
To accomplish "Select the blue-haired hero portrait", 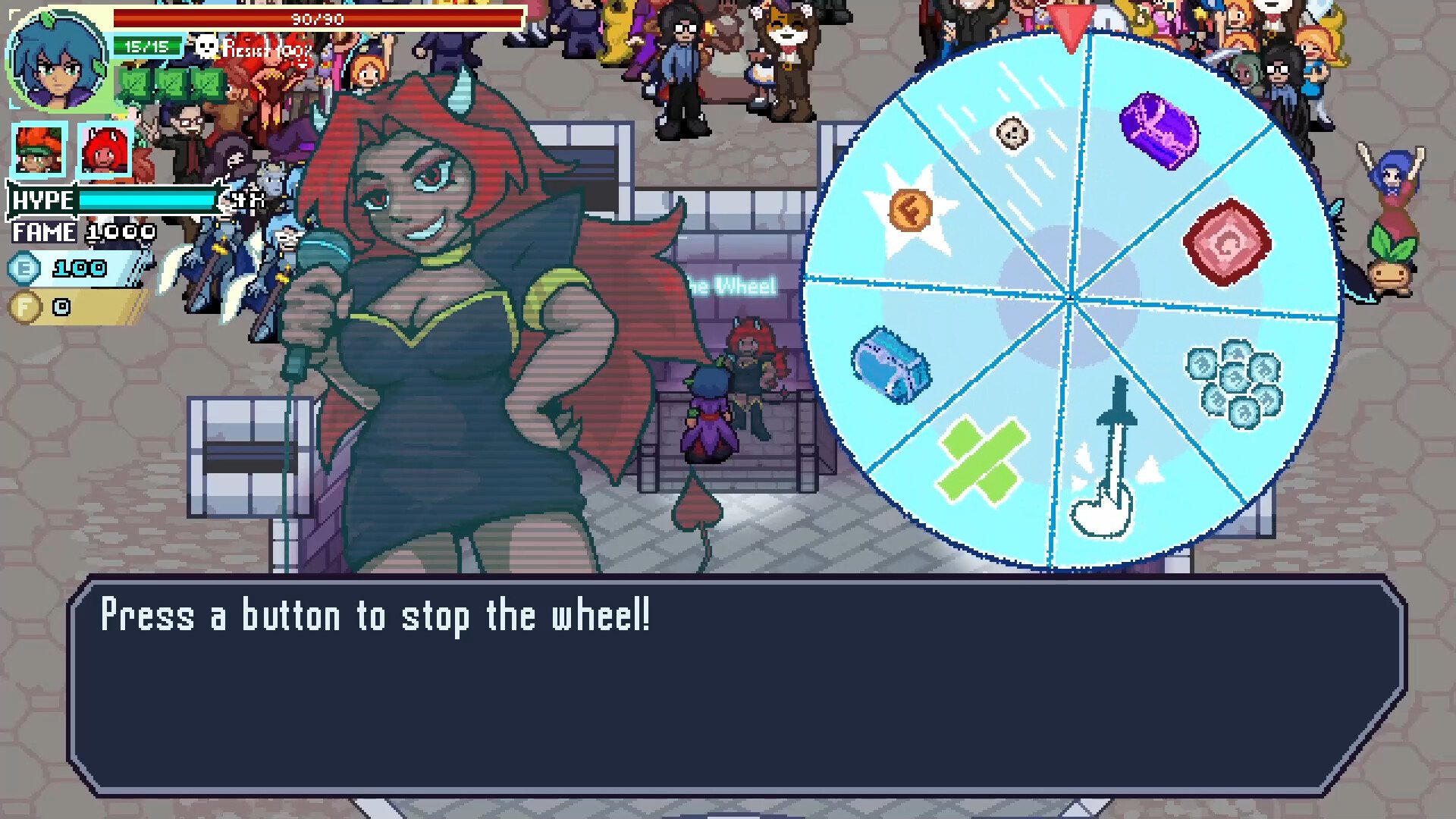I will click(x=58, y=61).
